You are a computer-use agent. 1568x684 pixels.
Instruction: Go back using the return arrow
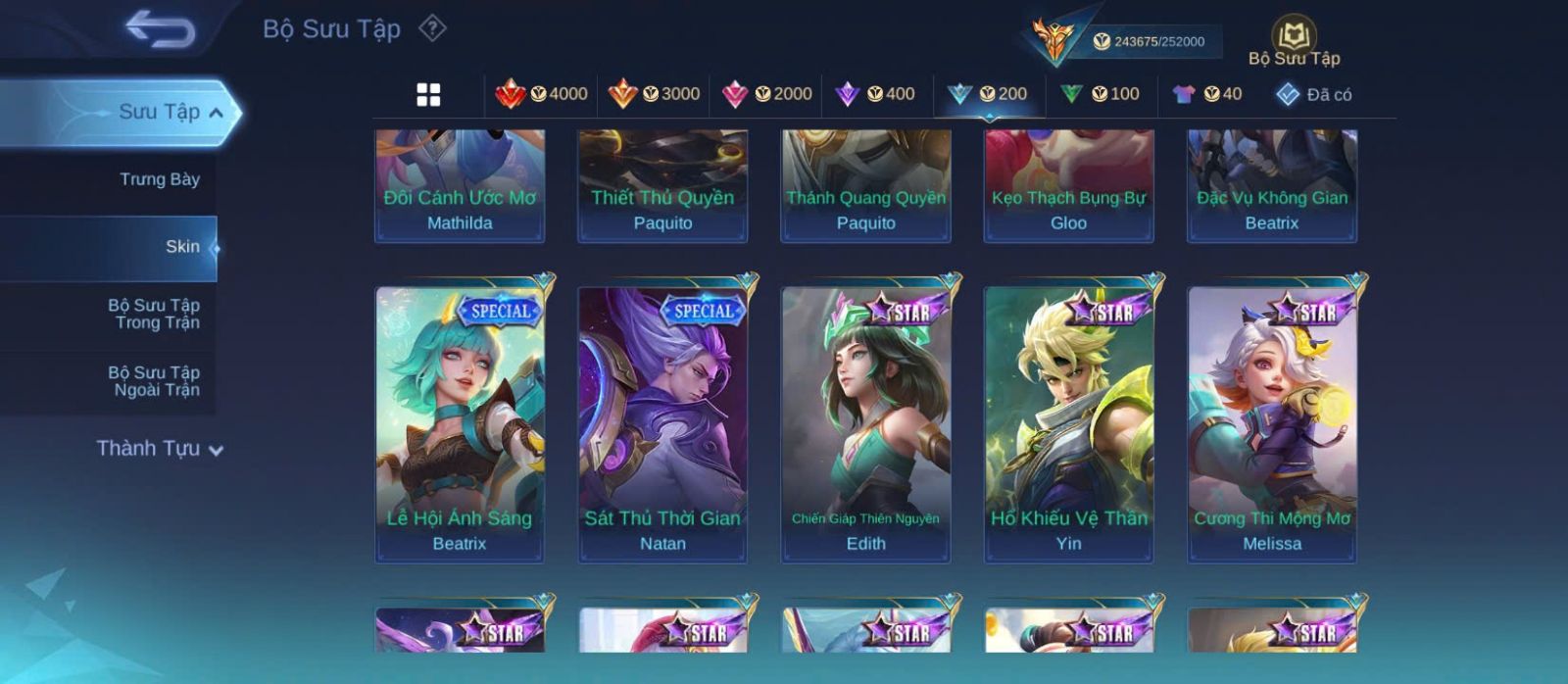click(160, 29)
